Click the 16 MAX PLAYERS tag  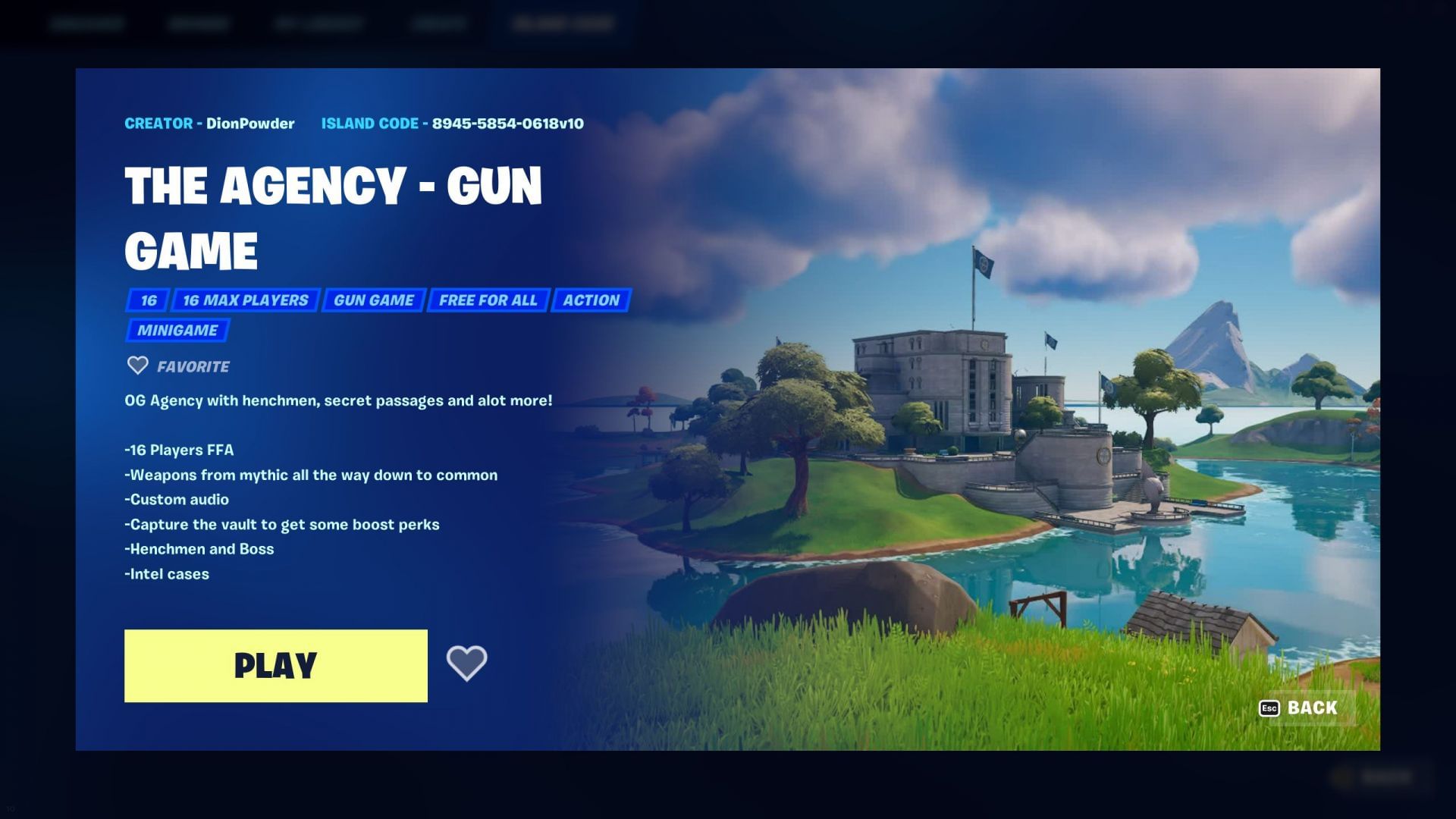(246, 300)
